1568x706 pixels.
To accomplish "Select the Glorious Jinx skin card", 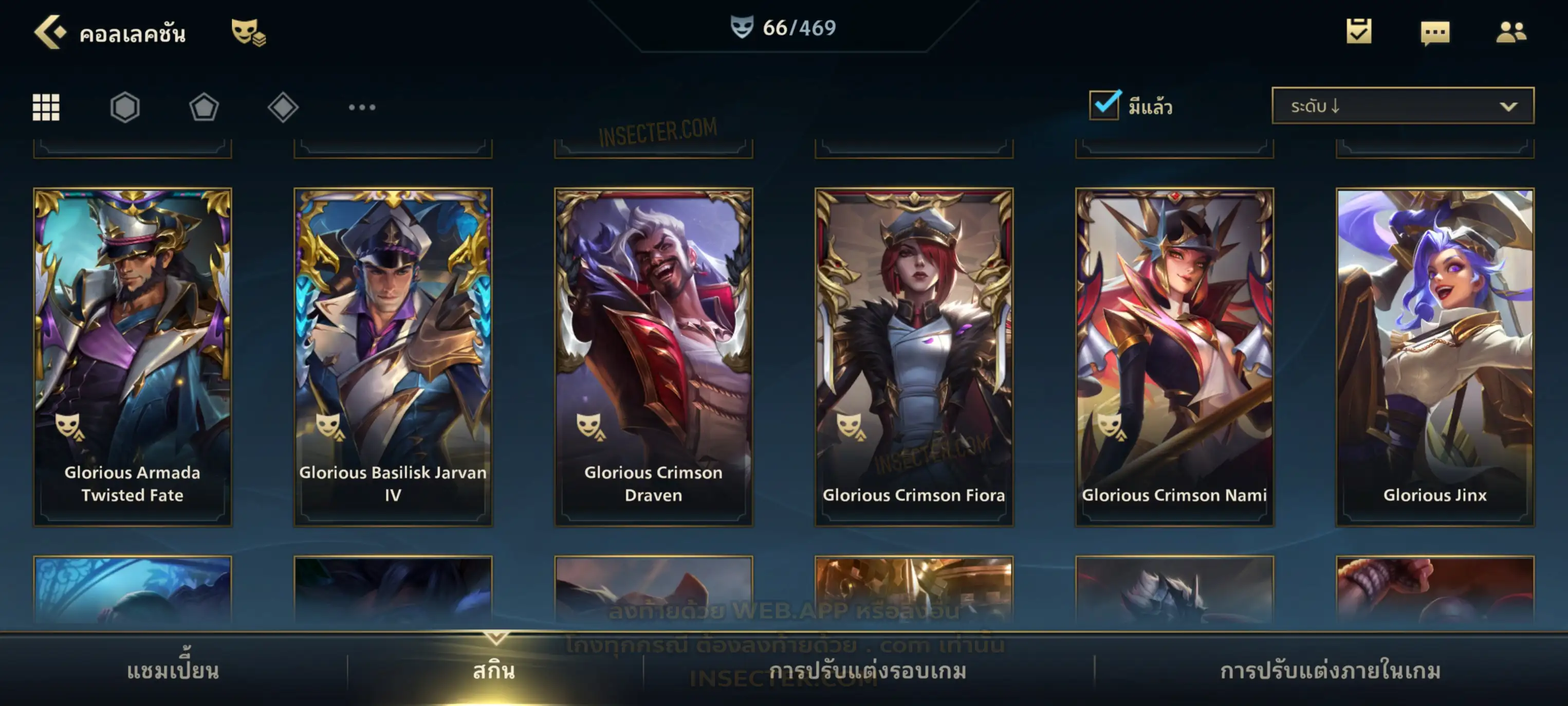I will (1435, 356).
